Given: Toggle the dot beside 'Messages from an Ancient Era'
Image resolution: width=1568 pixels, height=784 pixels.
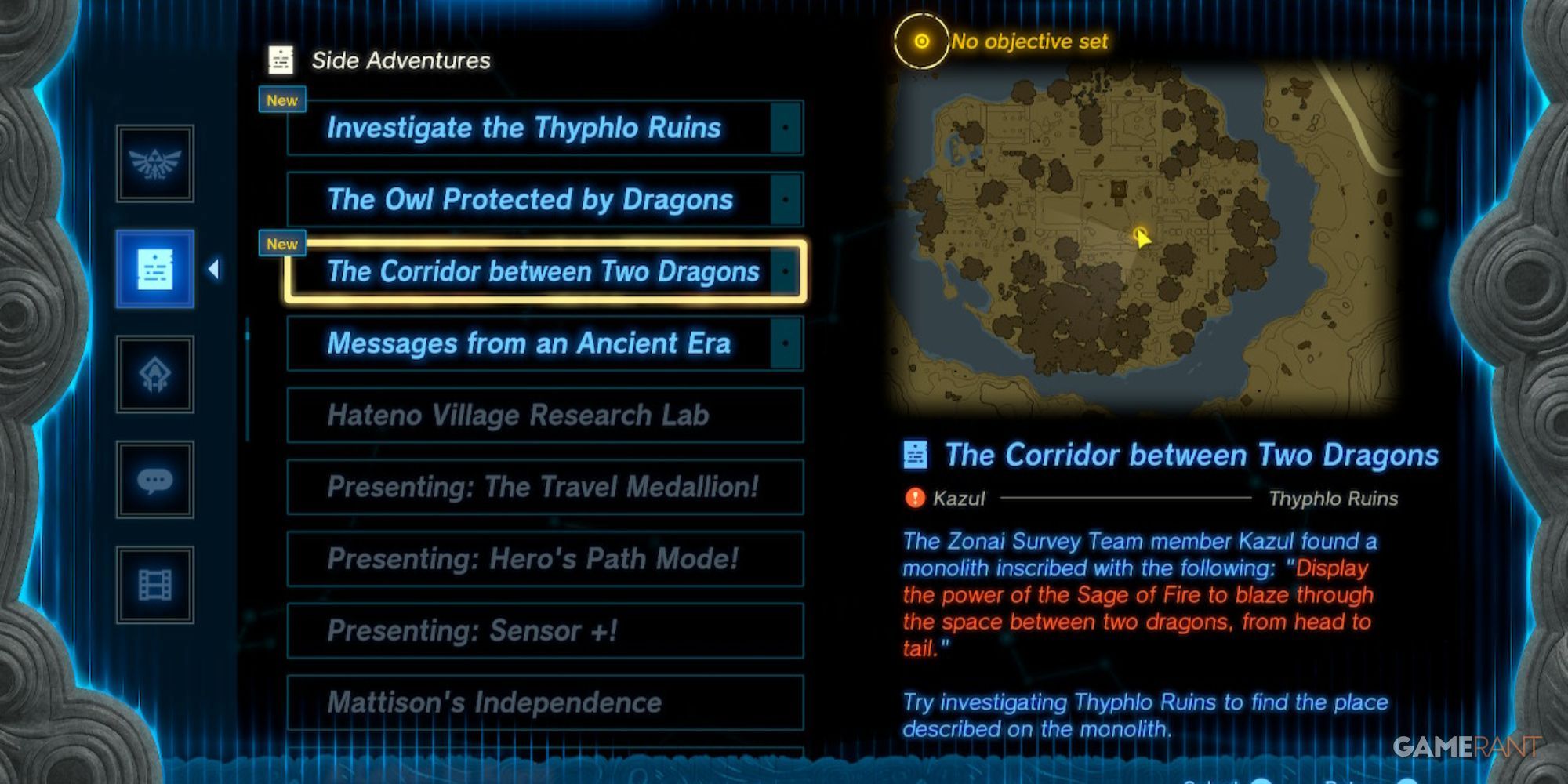Looking at the screenshot, I should 786,343.
